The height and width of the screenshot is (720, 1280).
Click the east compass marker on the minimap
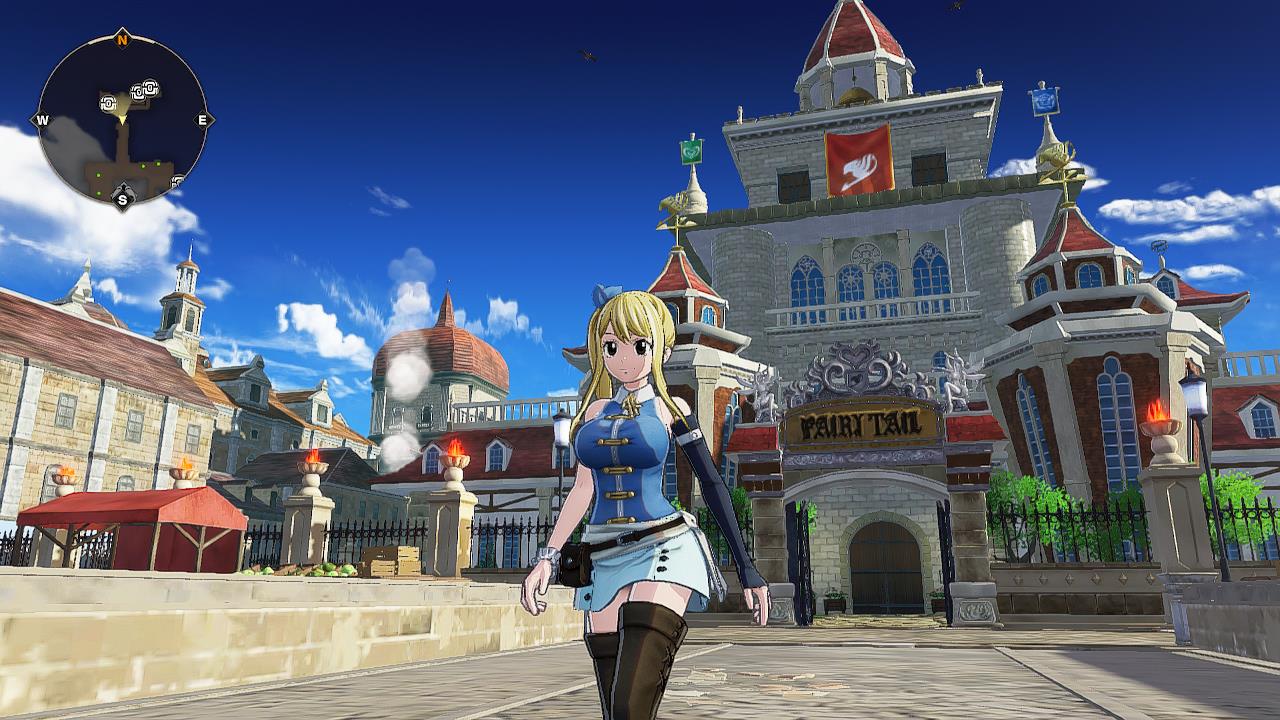(204, 120)
